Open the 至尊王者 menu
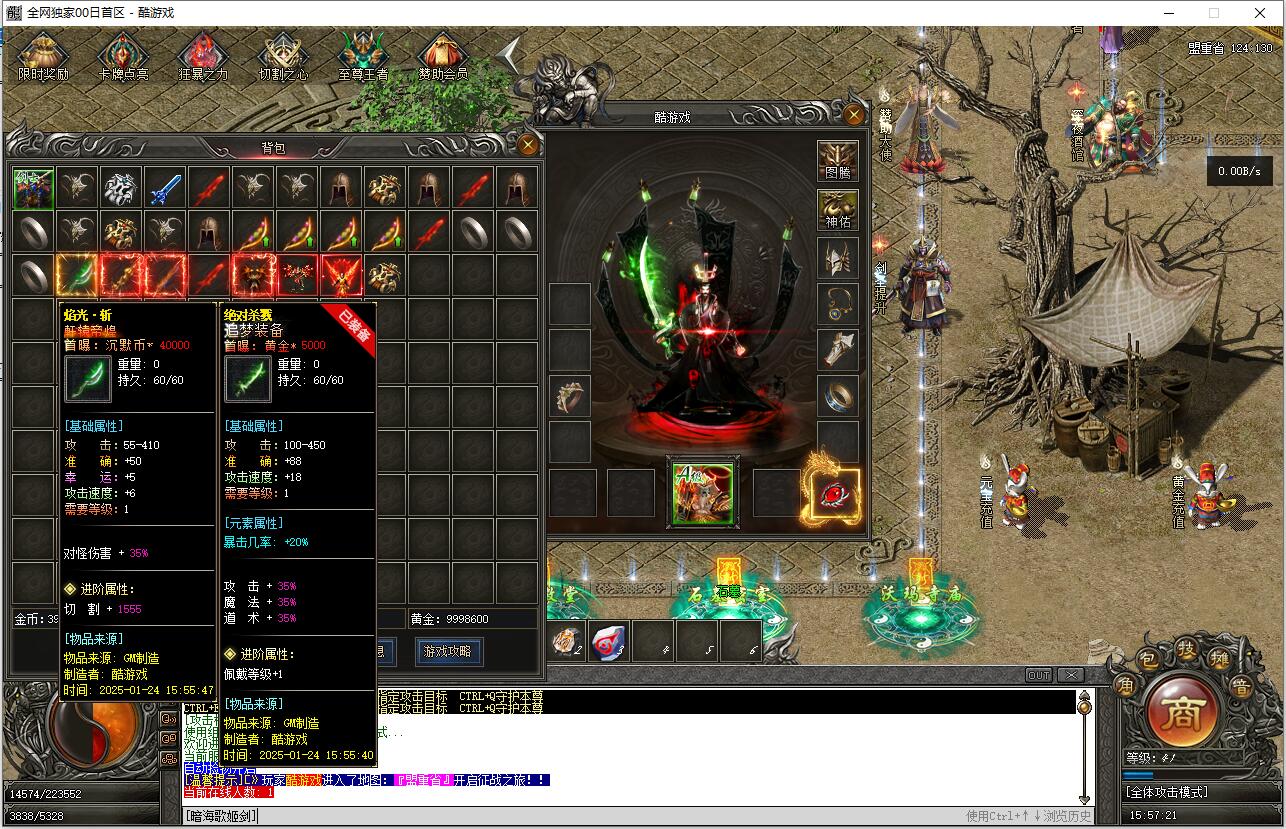The width and height of the screenshot is (1286, 829). pyautogui.click(x=363, y=56)
